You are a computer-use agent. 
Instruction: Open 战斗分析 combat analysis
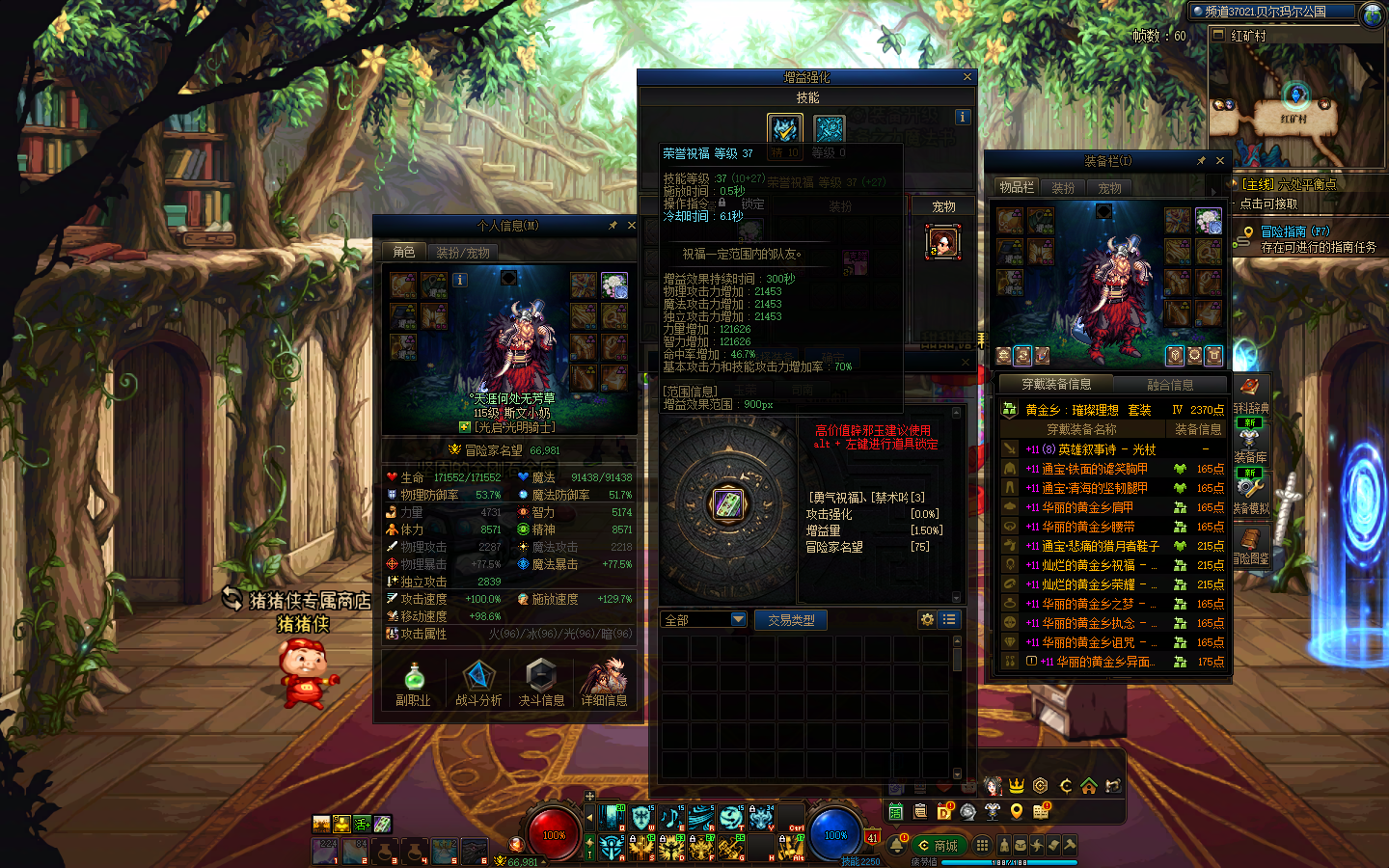[x=478, y=682]
